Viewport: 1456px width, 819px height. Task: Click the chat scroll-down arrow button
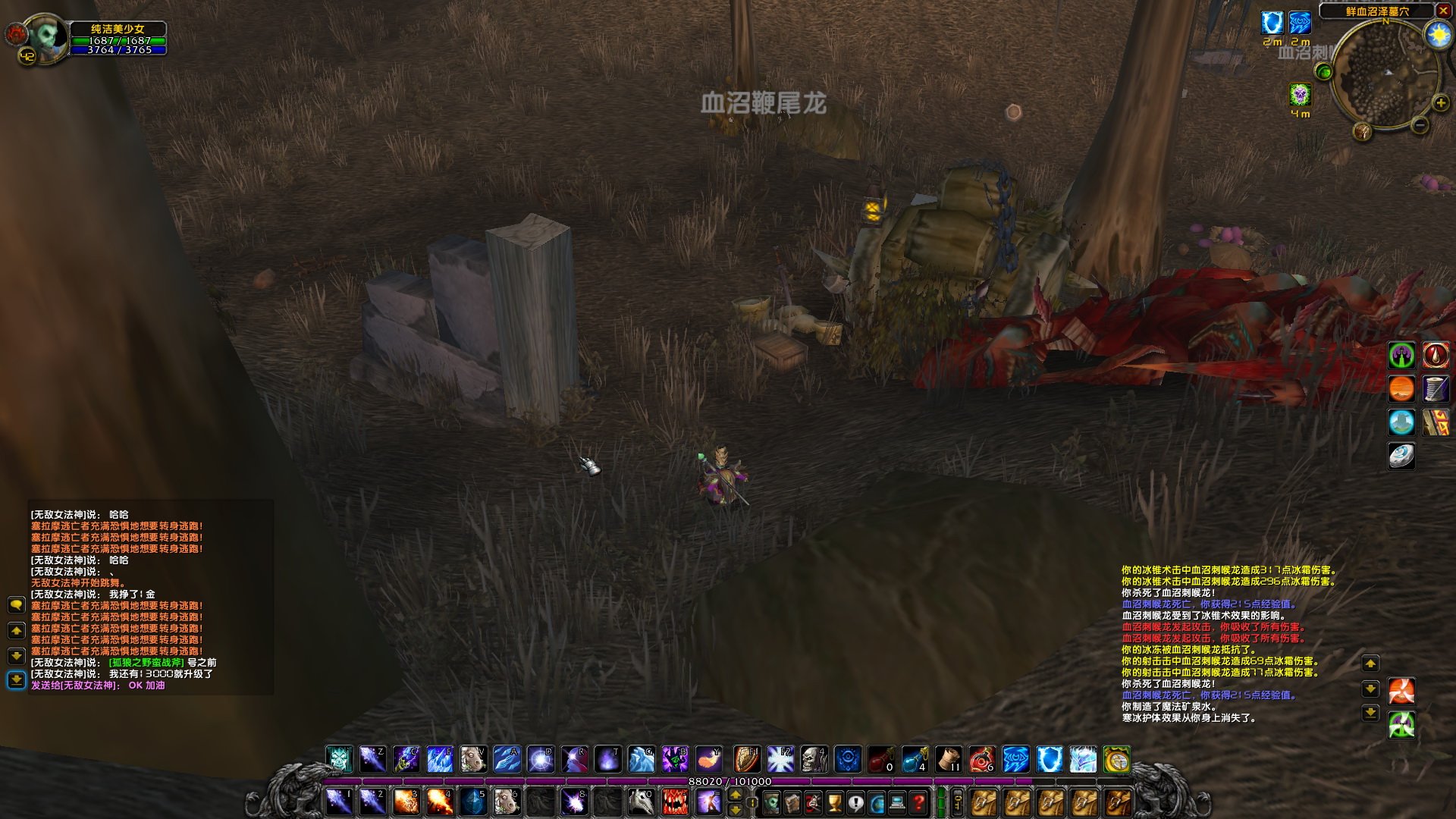click(x=15, y=657)
